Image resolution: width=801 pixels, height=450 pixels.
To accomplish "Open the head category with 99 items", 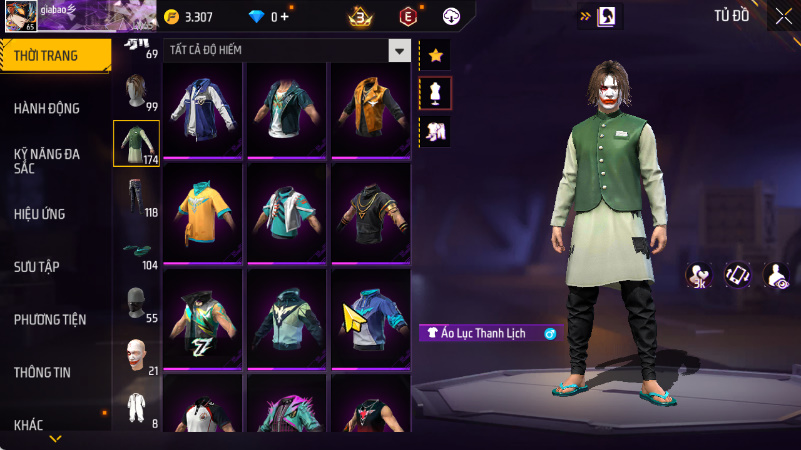I will (137, 92).
